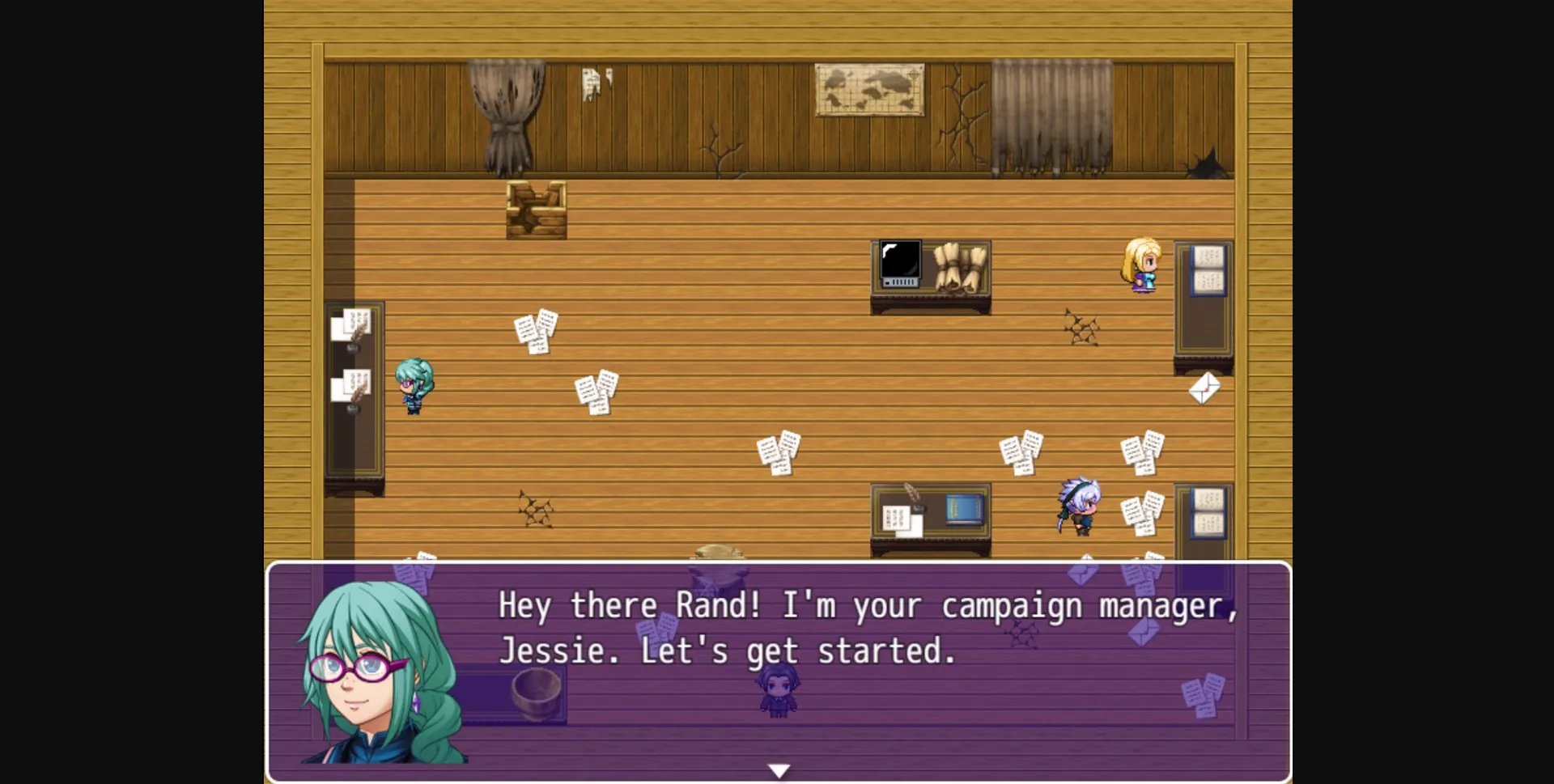Click the wooden crate near the top wall
Viewport: 1554px width, 784px height.
[537, 209]
